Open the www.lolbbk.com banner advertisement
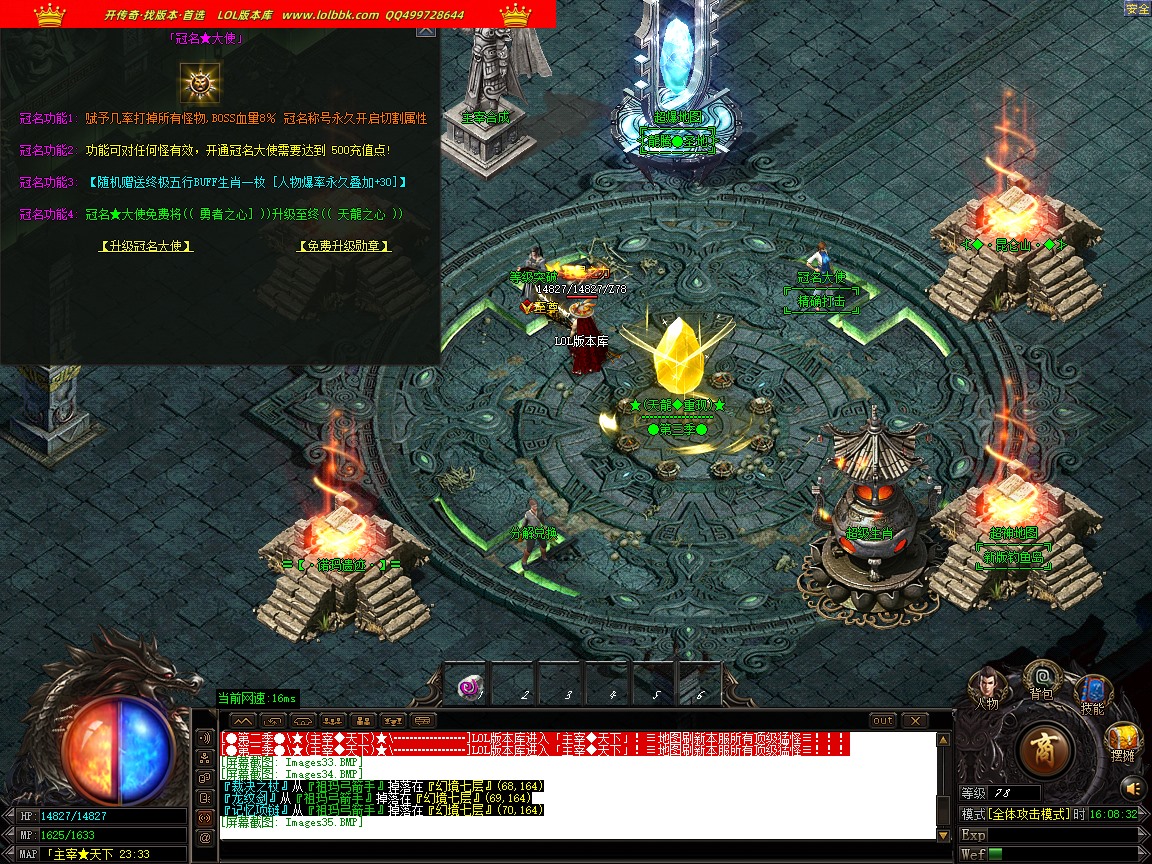This screenshot has width=1152, height=864. click(x=330, y=15)
